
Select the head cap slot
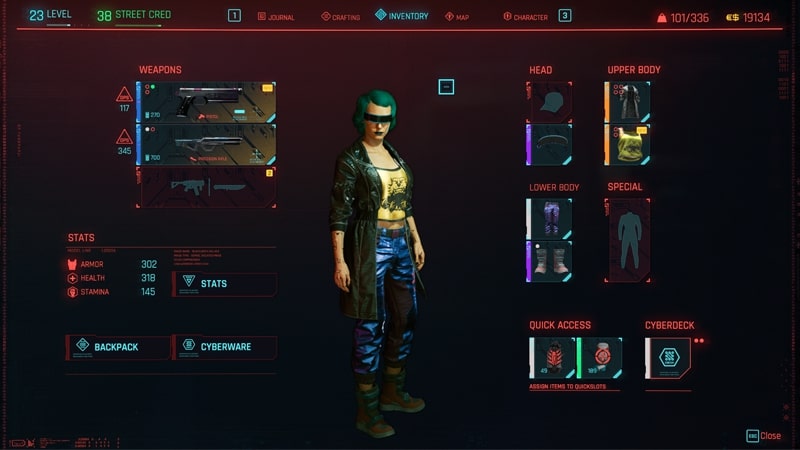coord(549,102)
